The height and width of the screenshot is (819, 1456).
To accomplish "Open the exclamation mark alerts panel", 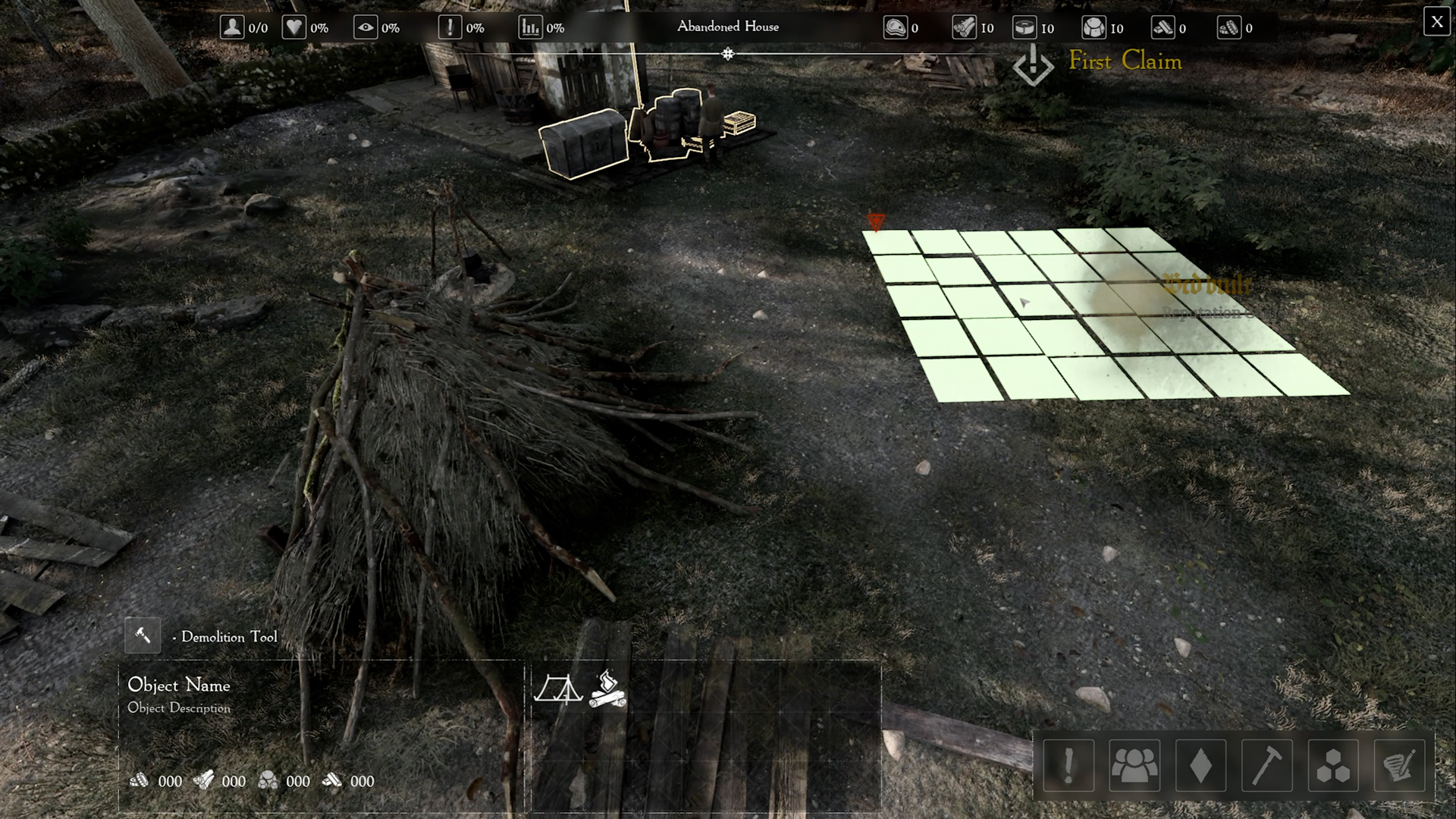I will (1068, 765).
